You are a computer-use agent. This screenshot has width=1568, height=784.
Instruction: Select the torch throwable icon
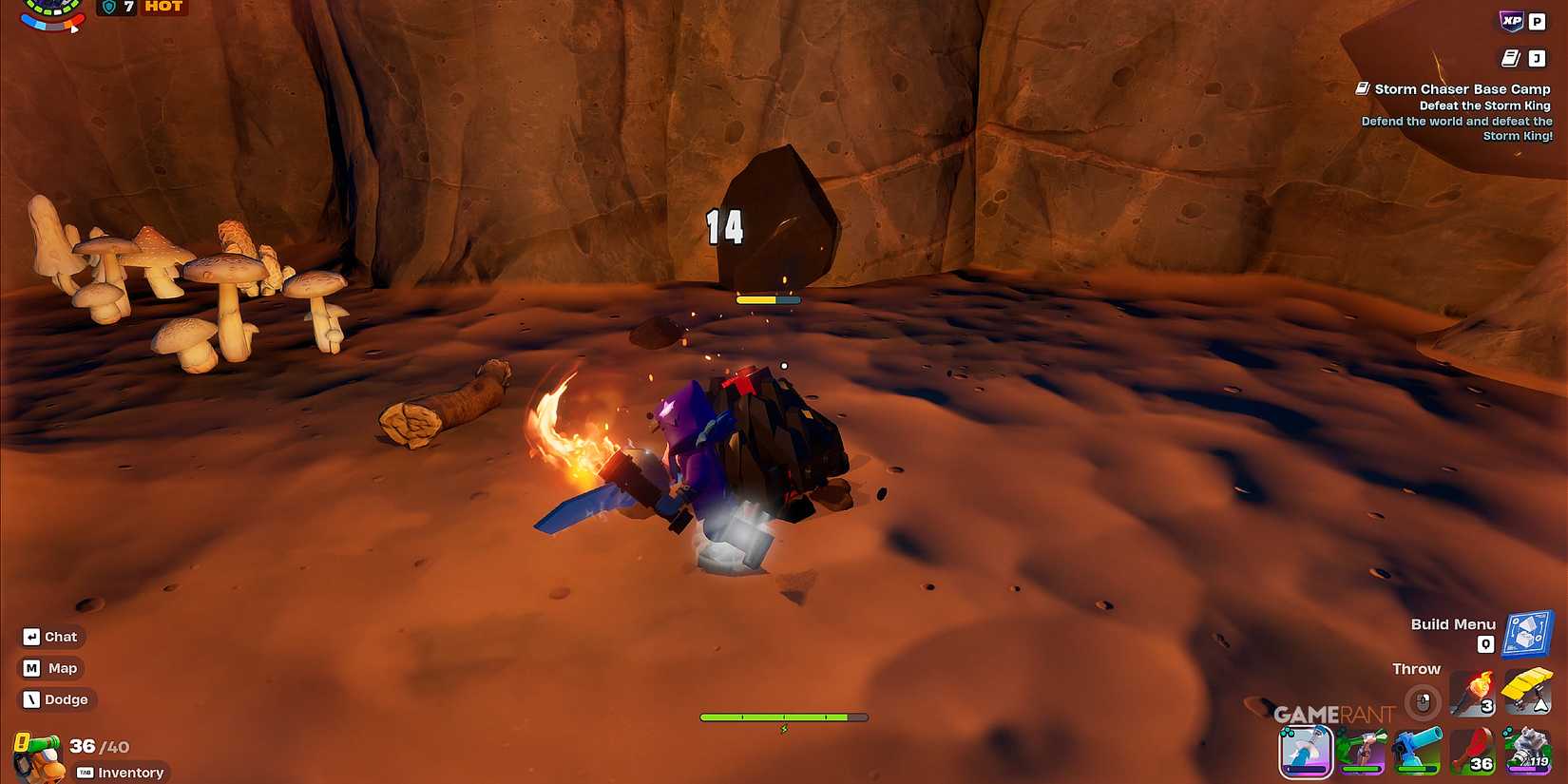[x=1474, y=697]
